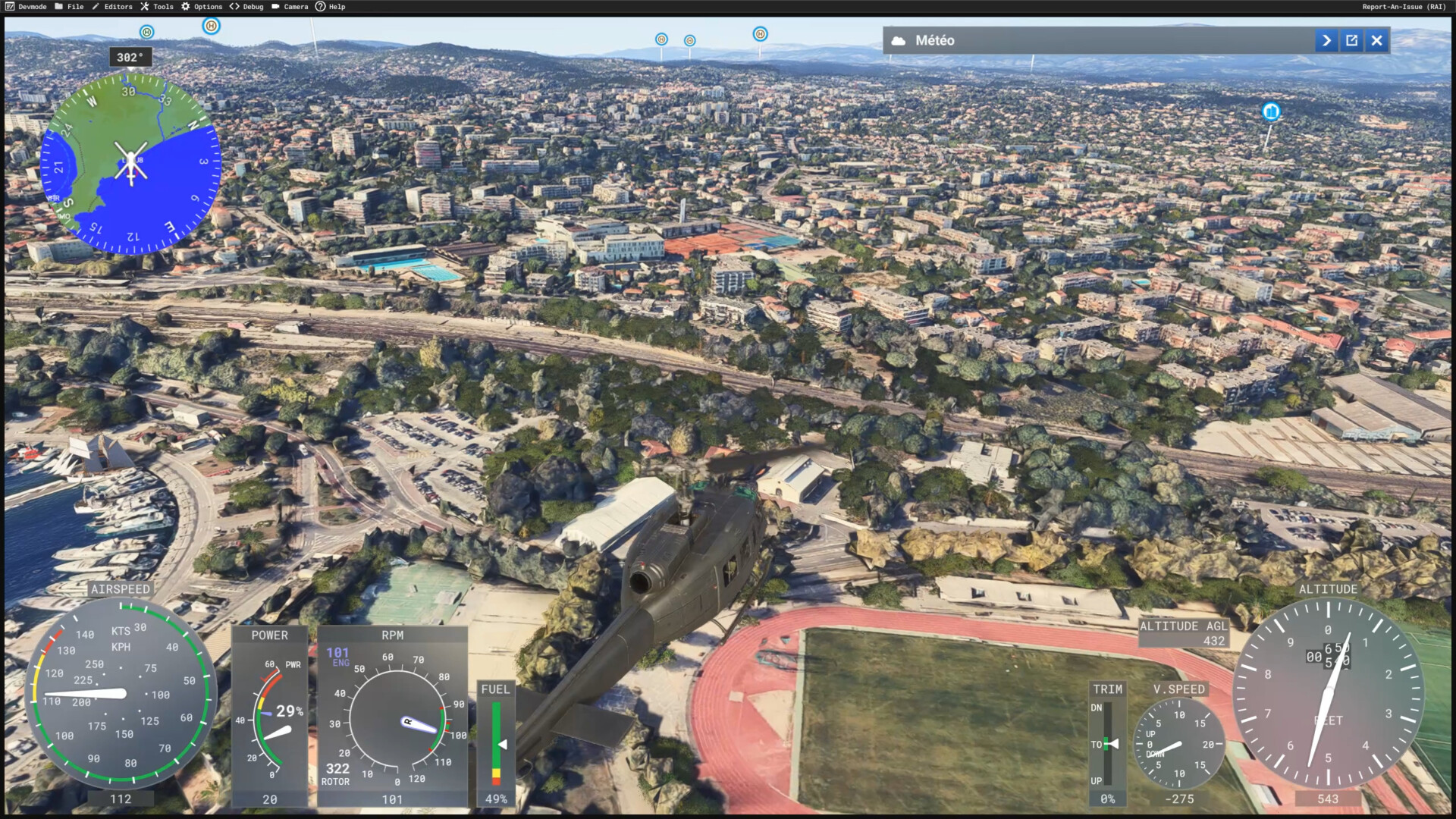1456x819 pixels.
Task: Select the blue building point-of-interest marker
Action: 1271,112
